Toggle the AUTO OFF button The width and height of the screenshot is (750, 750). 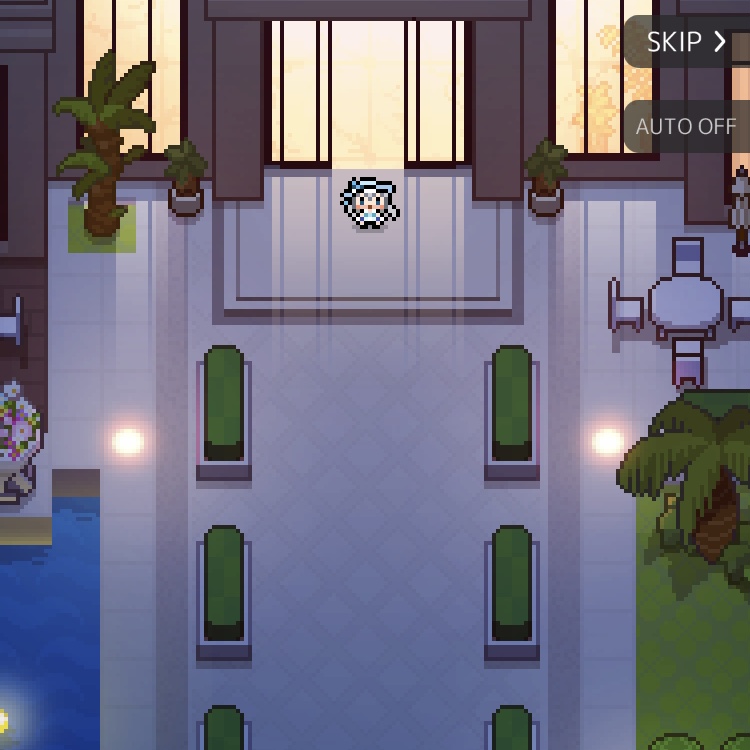point(686,127)
